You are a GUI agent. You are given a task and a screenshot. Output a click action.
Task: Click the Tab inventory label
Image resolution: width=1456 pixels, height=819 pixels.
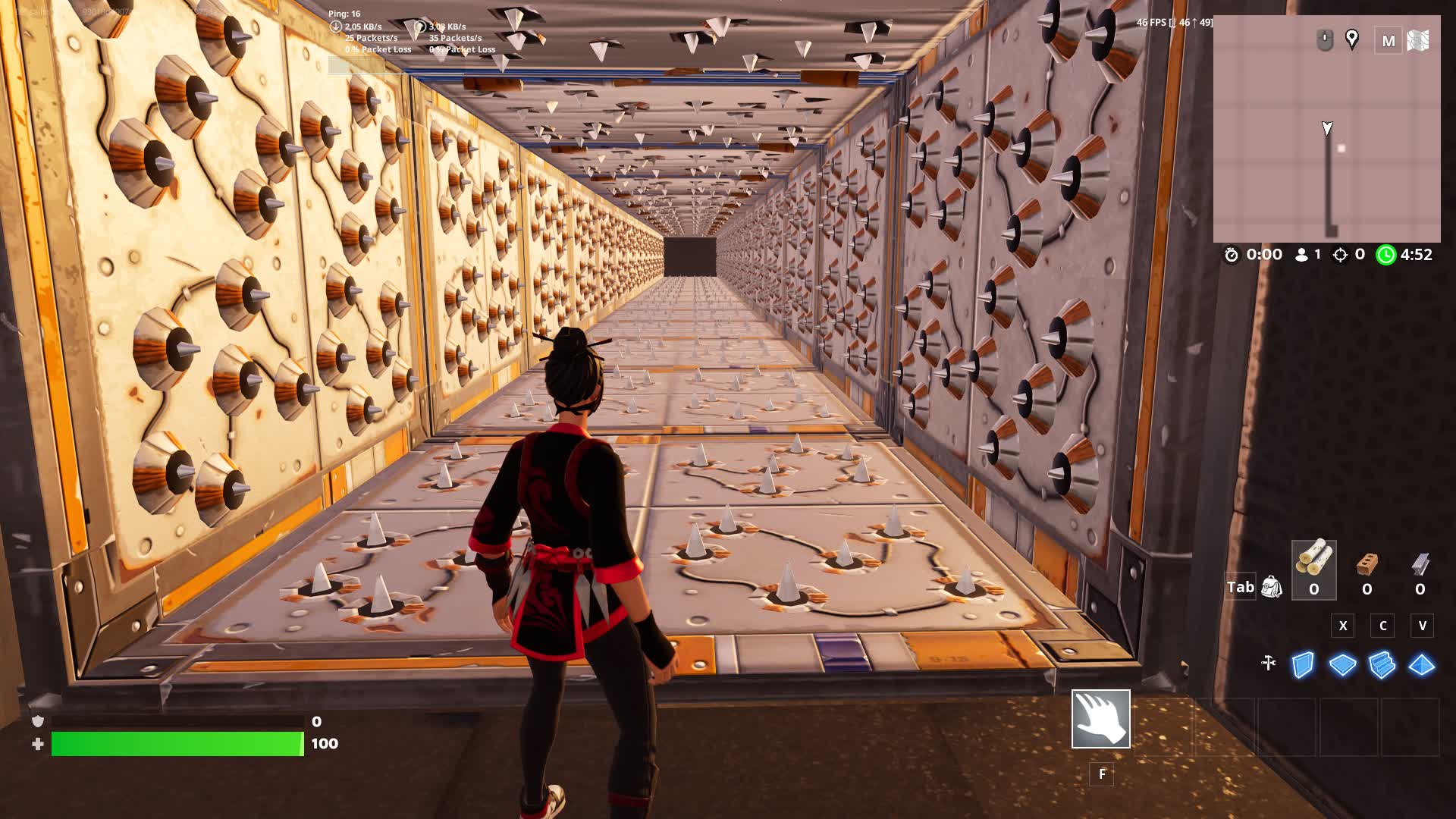coord(1241,586)
